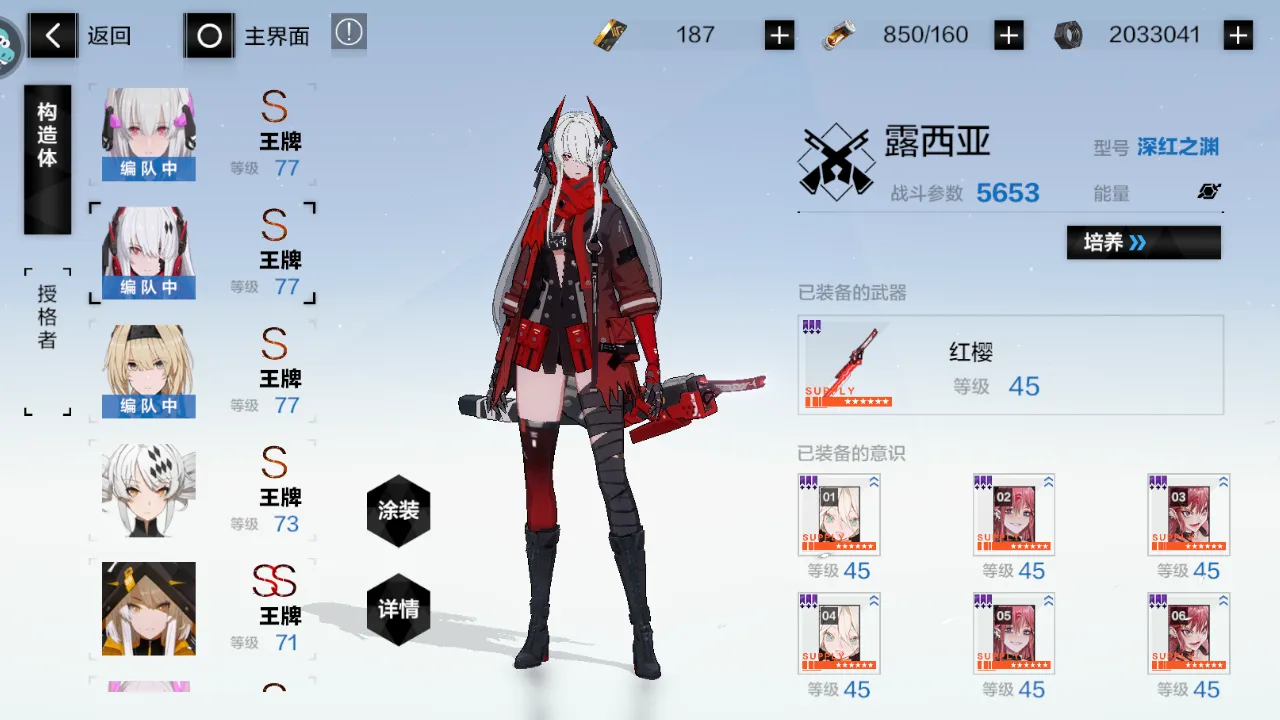This screenshot has width=1280, height=720.
Task: Open equipped weapon 红樱 slot
Action: pos(1010,365)
